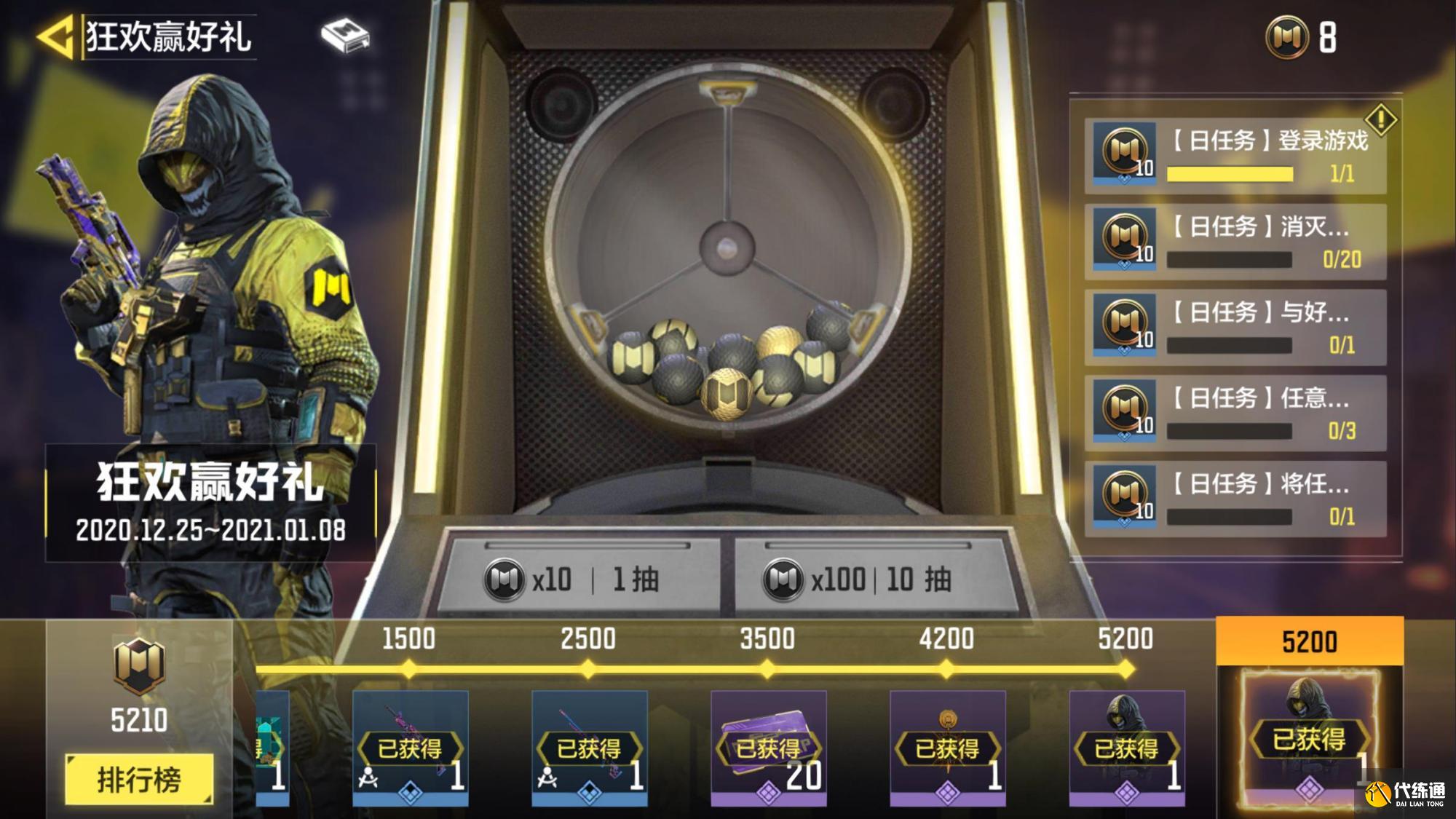View the 4200 milestone medal reward
Screen dimensions: 1456x819
947,748
